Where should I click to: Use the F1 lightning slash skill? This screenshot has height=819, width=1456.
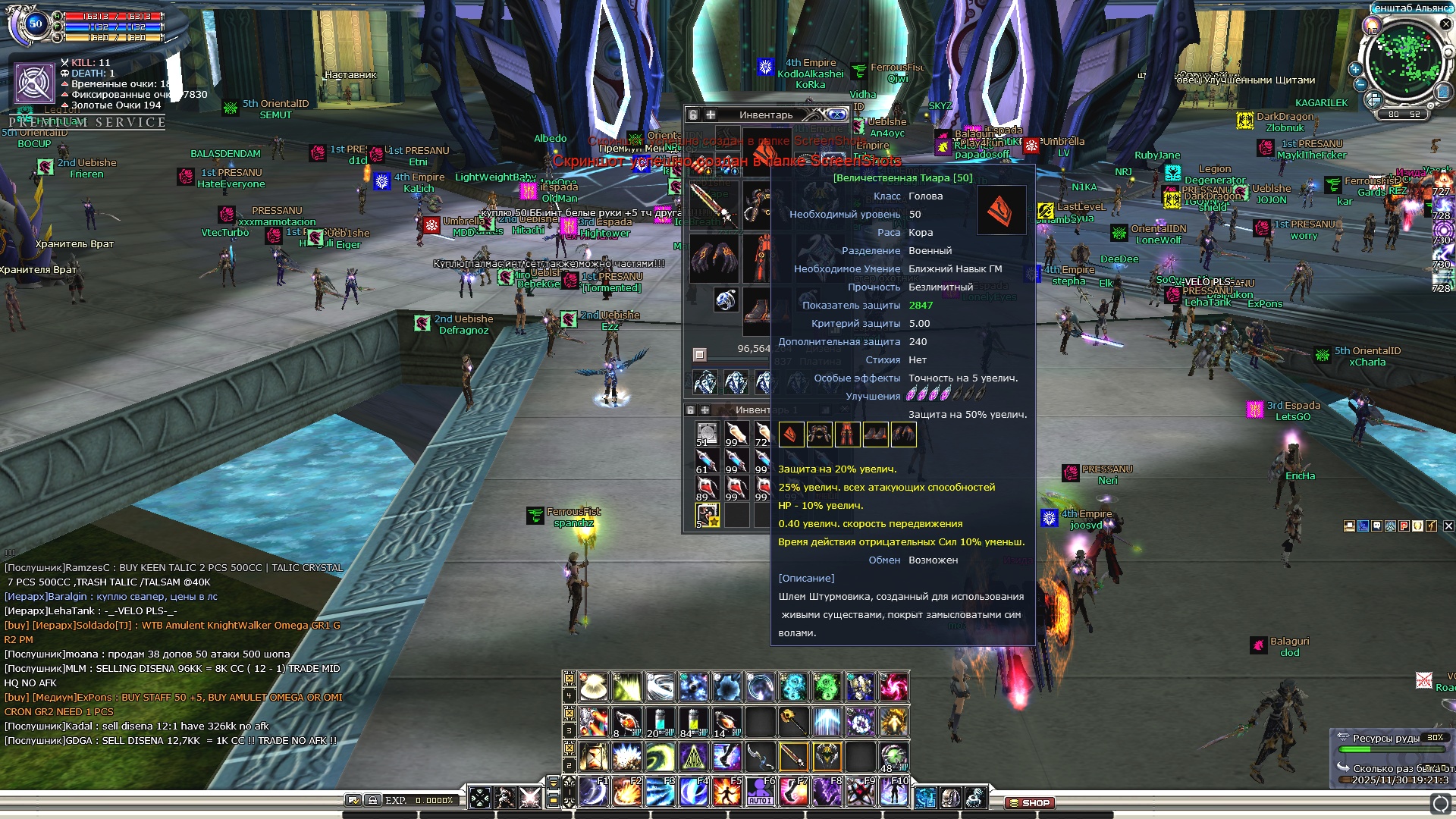[593, 792]
